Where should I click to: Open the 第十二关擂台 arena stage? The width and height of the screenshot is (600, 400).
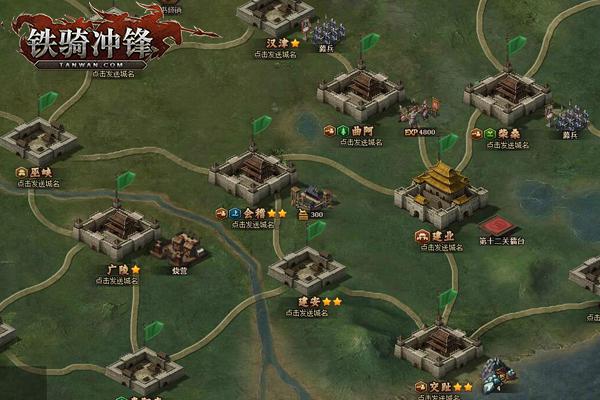[501, 225]
